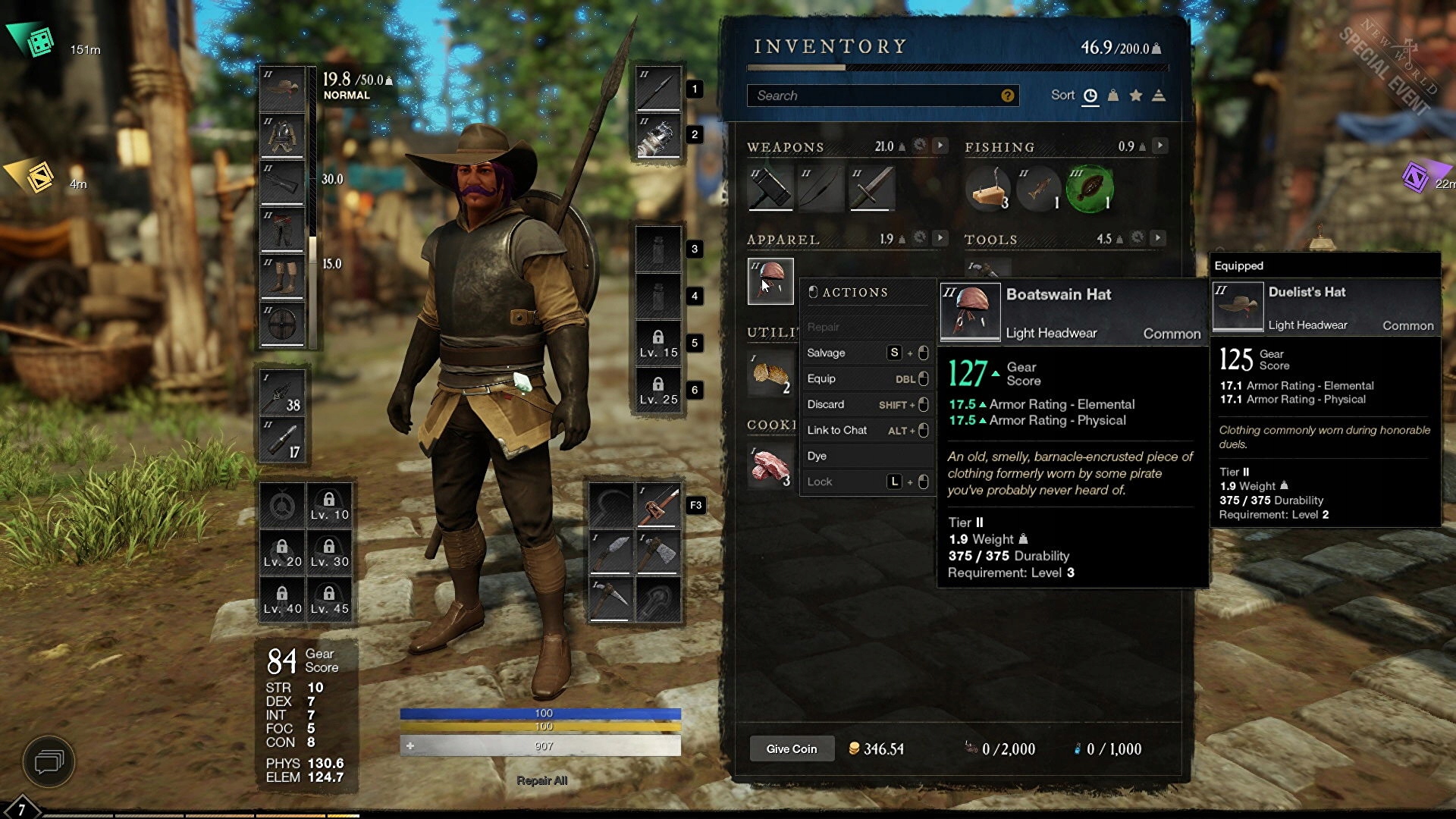Select the raw meat in Cooking
The width and height of the screenshot is (1456, 819).
pyautogui.click(x=770, y=466)
